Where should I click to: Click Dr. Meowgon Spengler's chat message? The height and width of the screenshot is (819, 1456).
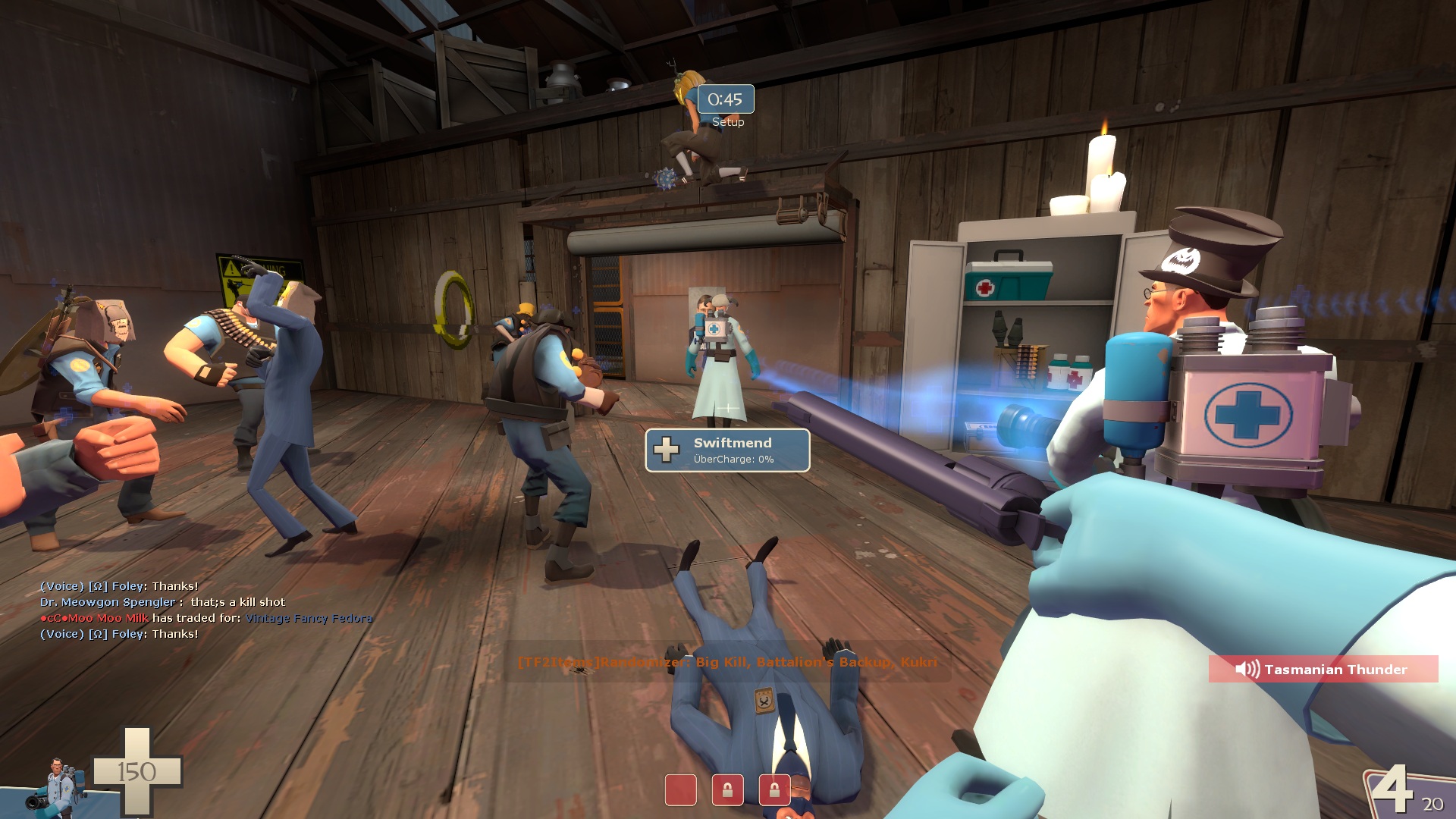(x=163, y=602)
